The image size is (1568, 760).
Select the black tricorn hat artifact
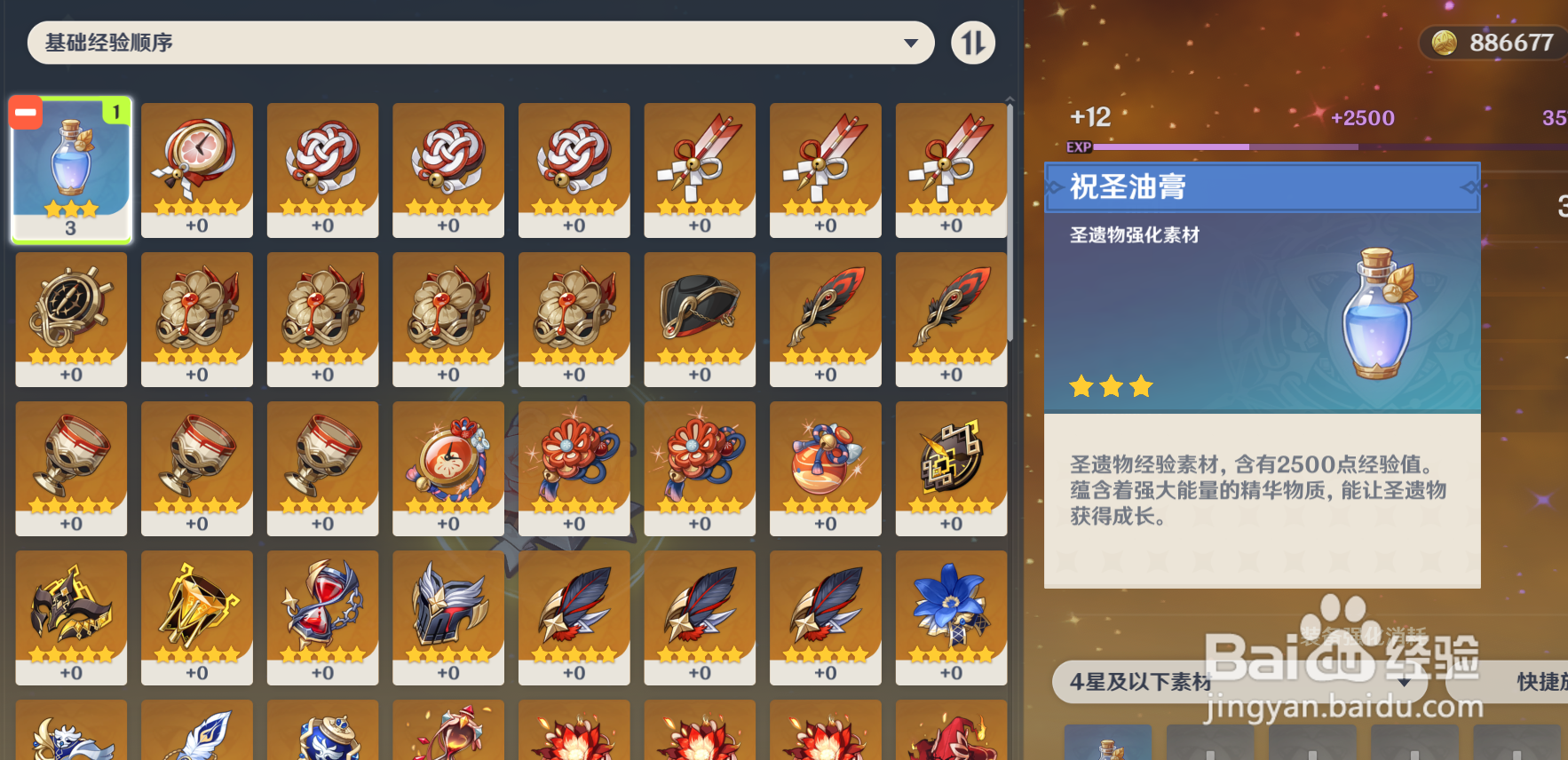tap(699, 318)
